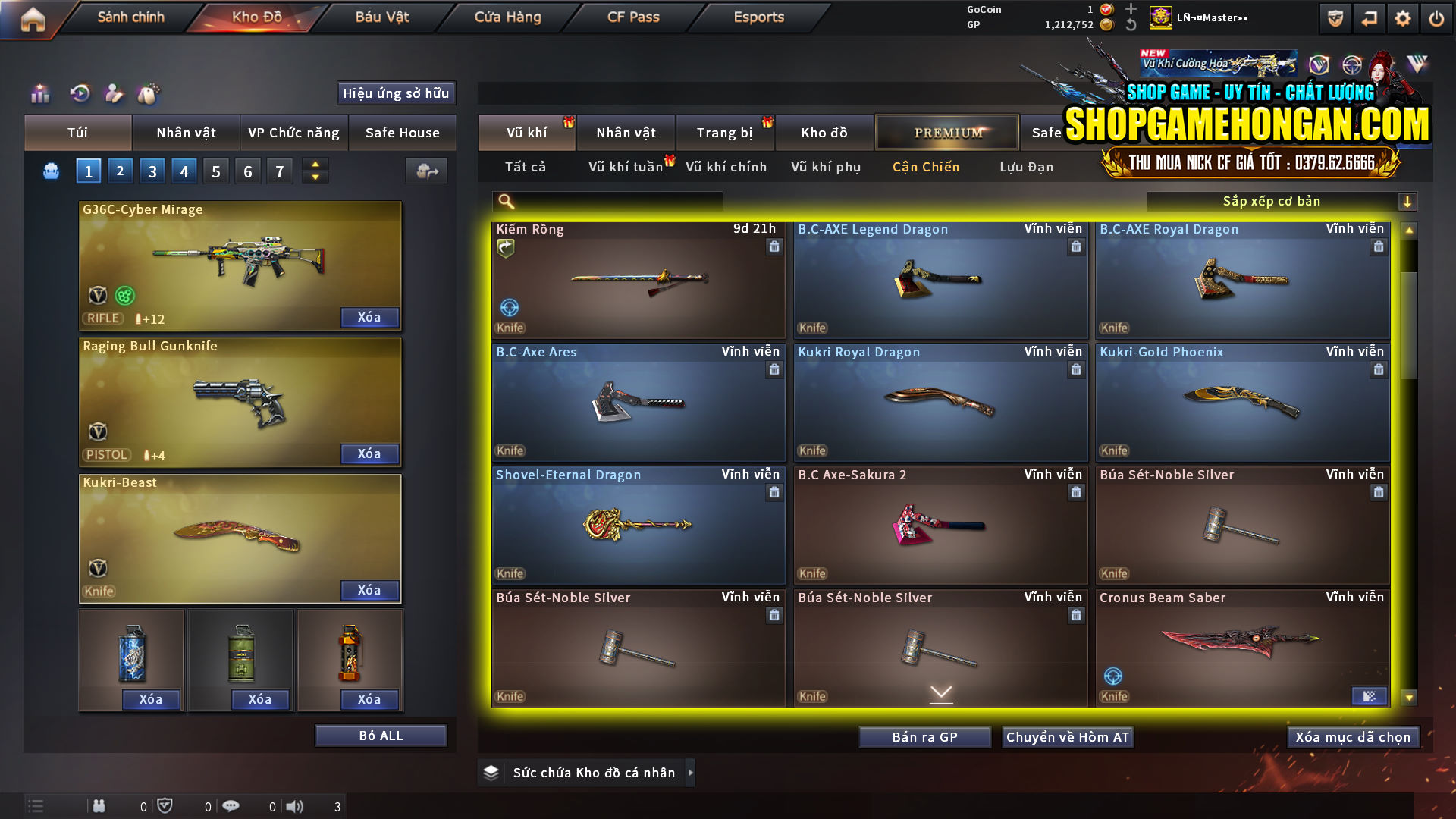Viewport: 1456px width, 819px height.
Task: Click the Bán ra GP button
Action: coord(924,736)
